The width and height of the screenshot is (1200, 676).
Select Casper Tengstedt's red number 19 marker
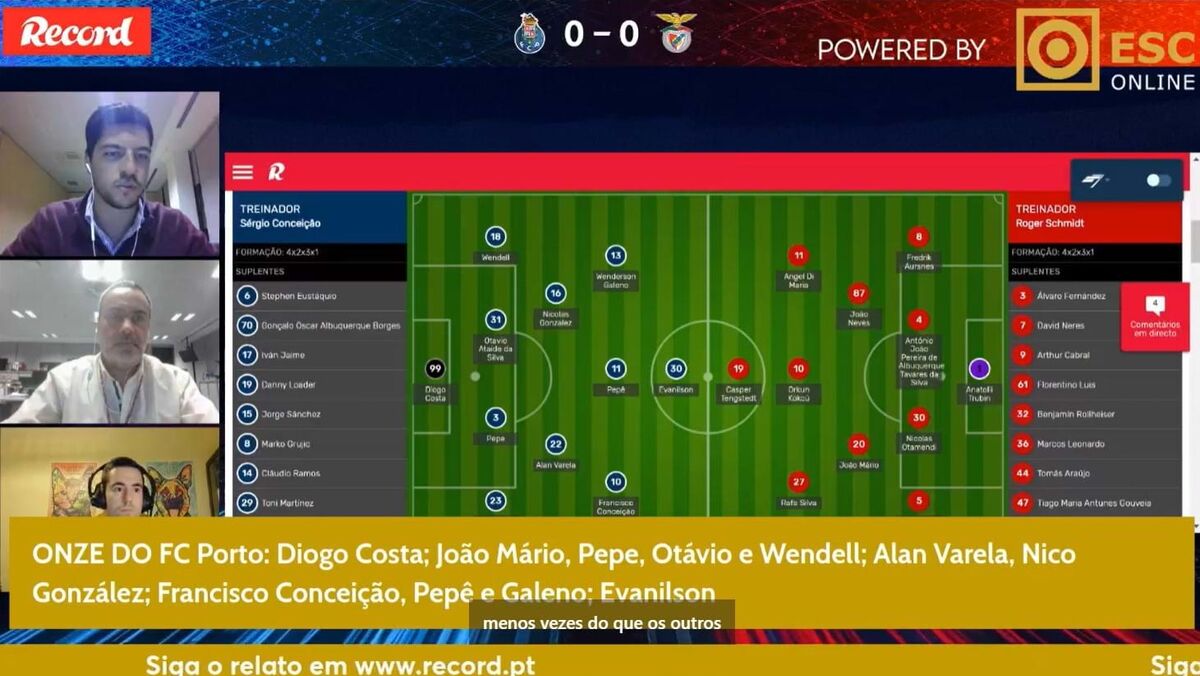(x=738, y=369)
